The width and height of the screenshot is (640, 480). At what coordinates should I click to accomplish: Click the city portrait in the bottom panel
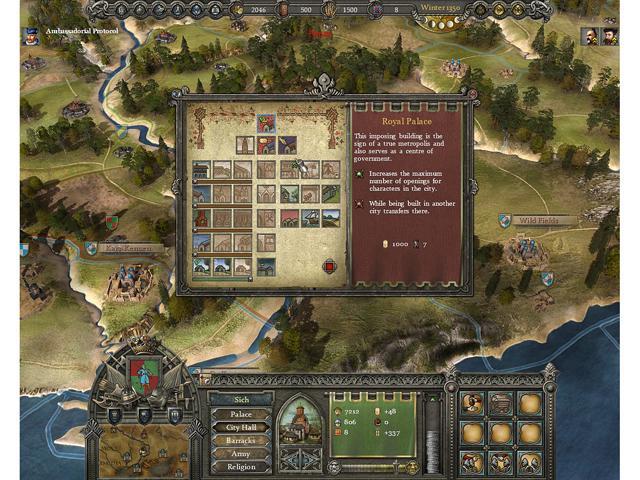(x=298, y=420)
